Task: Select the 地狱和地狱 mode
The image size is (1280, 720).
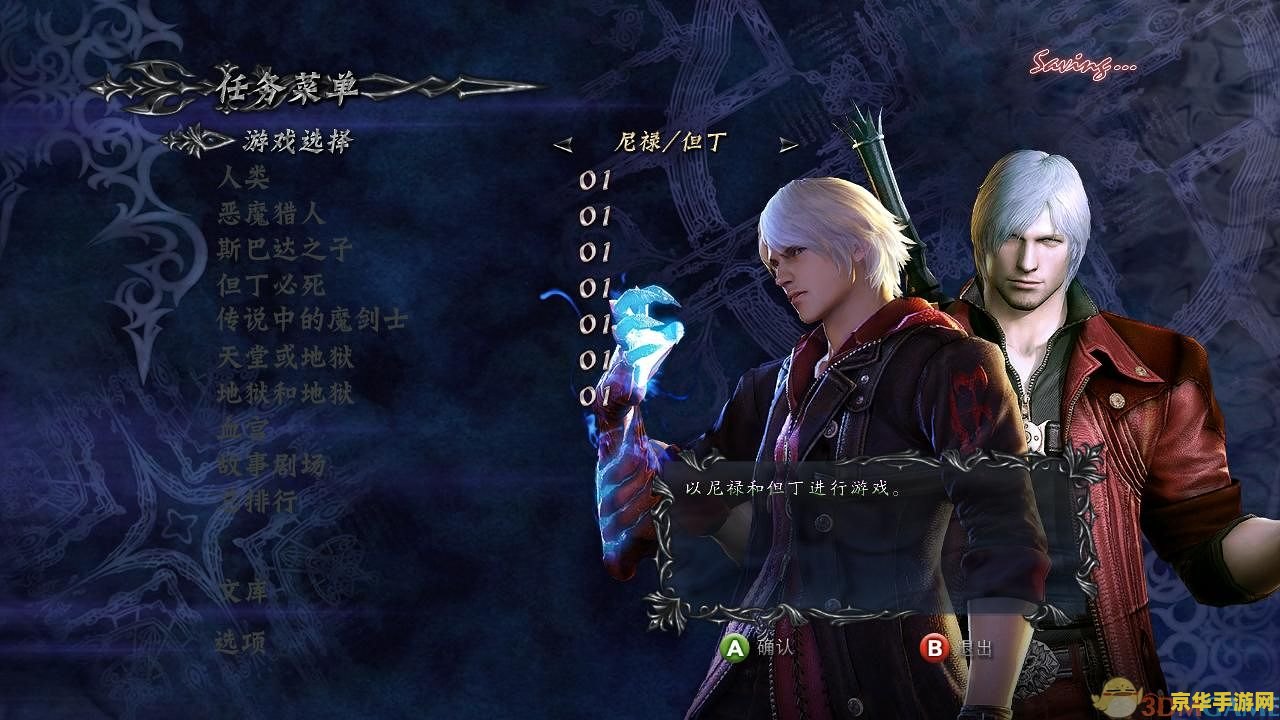Action: (x=285, y=393)
